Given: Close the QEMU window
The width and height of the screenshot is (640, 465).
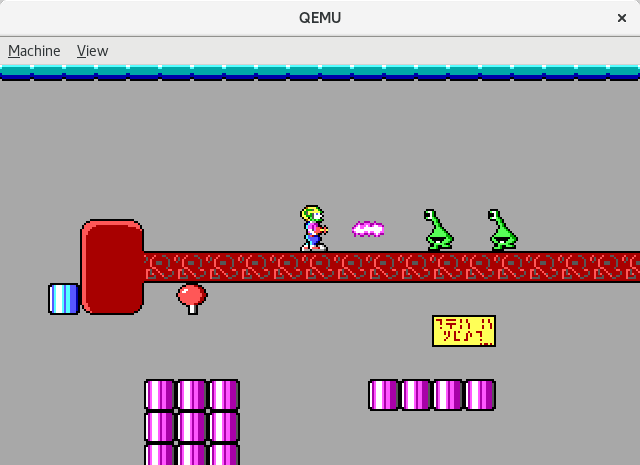Looking at the screenshot, I should tap(621, 18).
